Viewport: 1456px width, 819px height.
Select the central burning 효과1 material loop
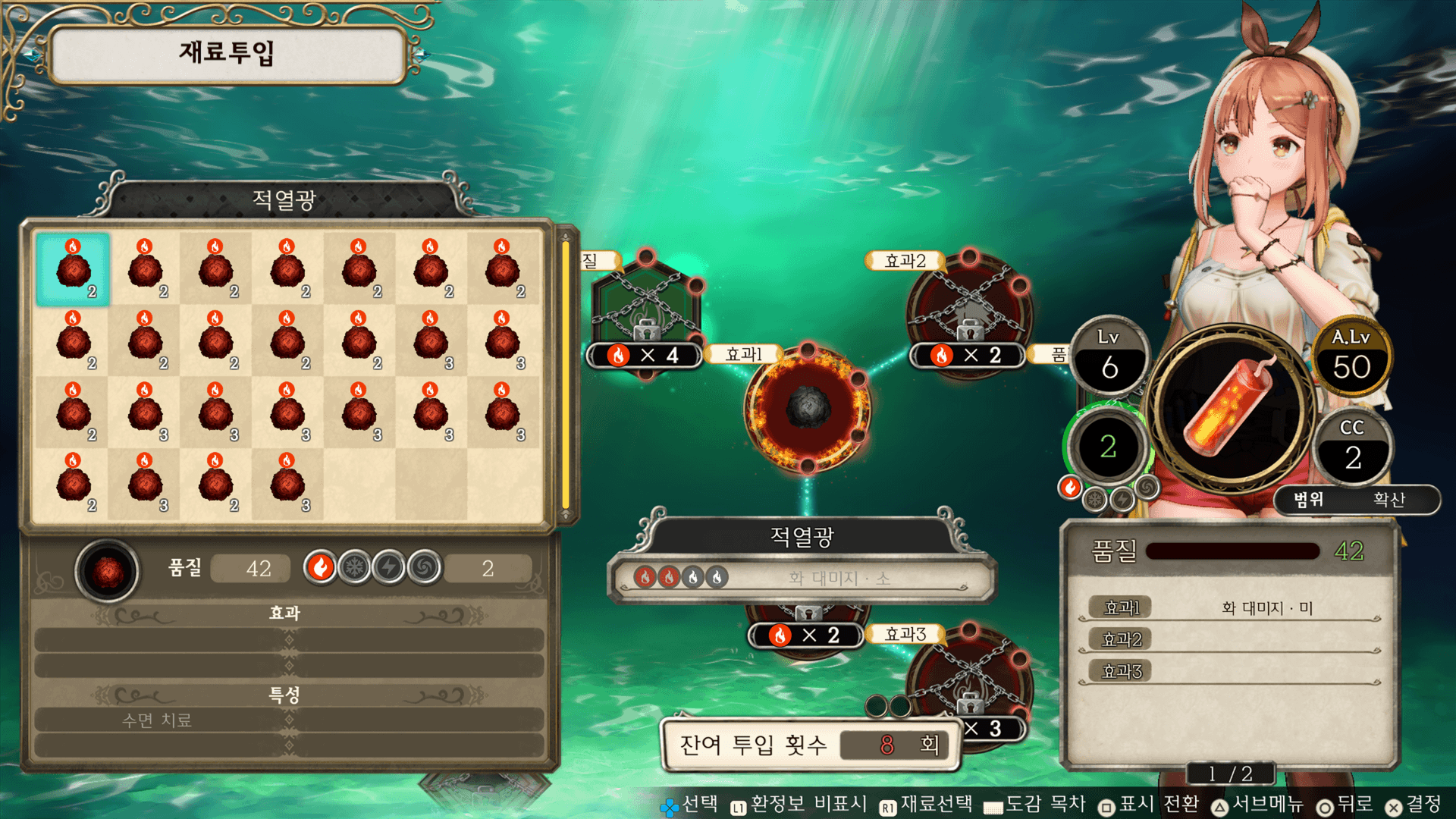coord(808,408)
